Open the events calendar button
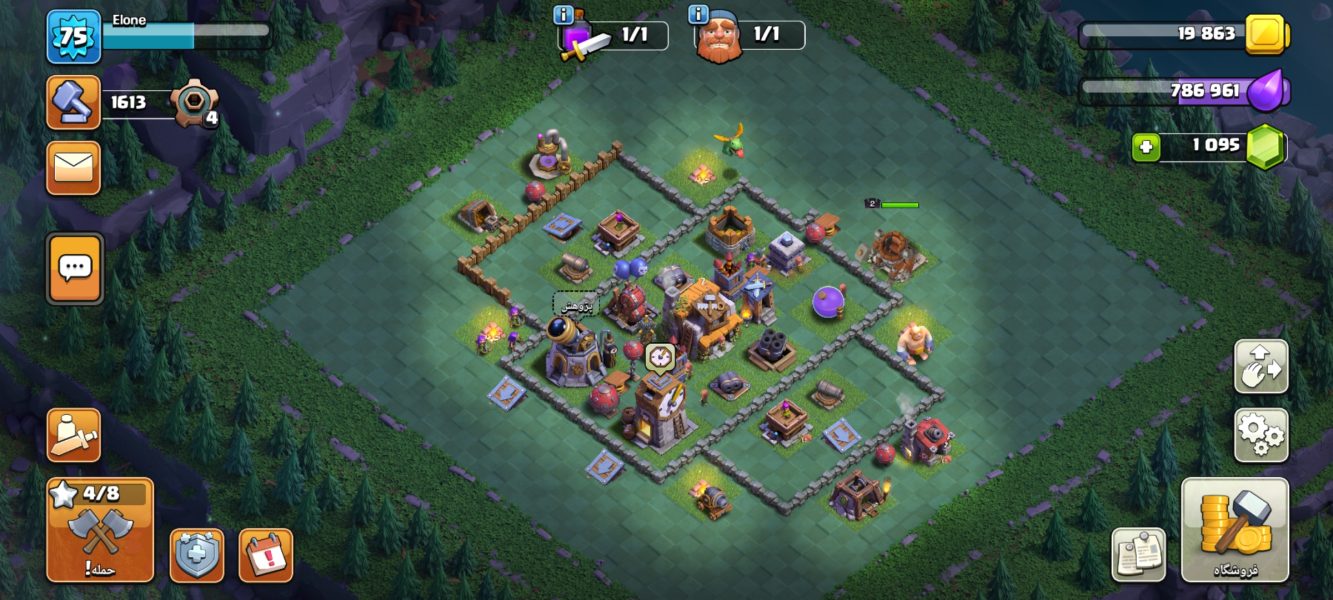This screenshot has height=600, width=1333. (266, 555)
